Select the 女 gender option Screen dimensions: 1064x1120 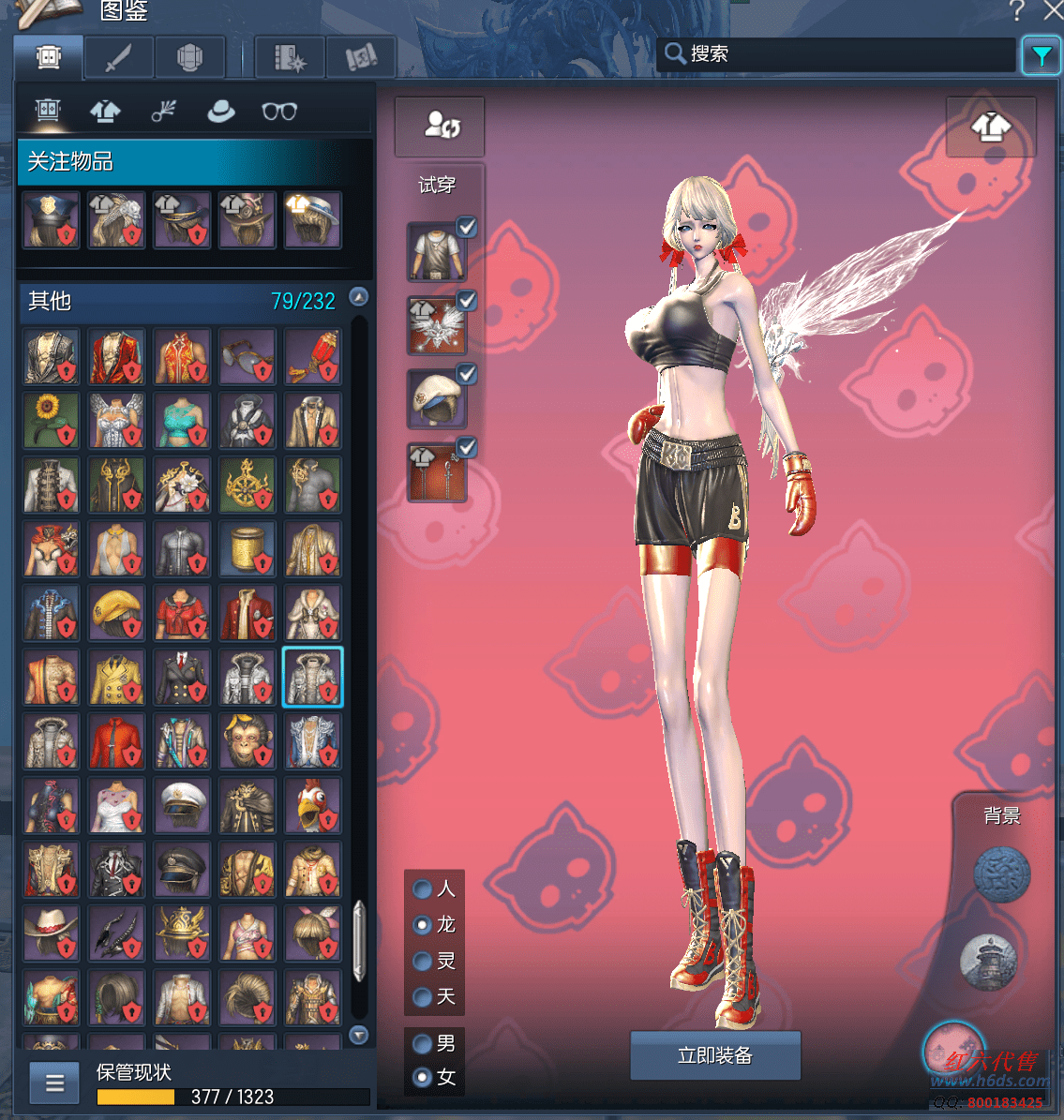[x=424, y=1077]
